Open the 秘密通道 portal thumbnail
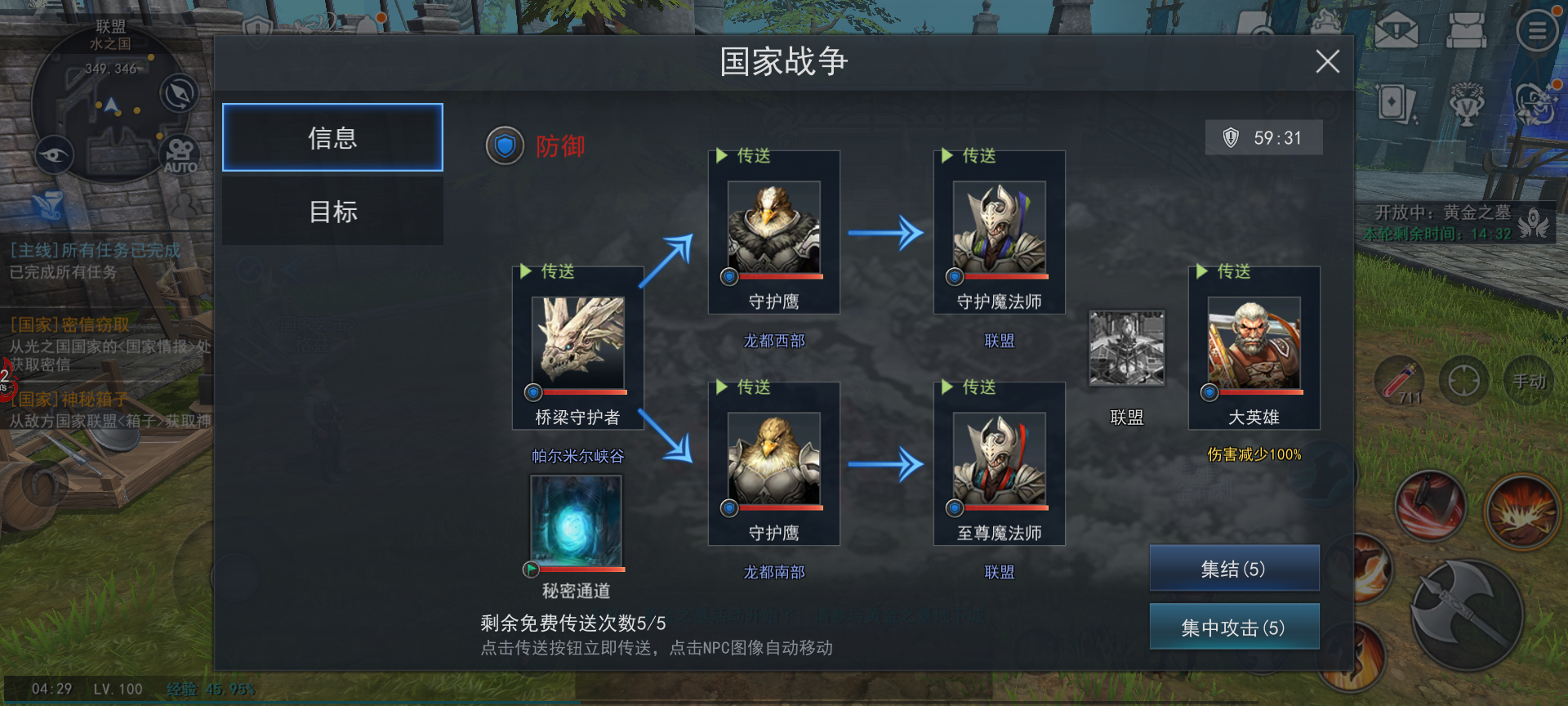The image size is (1568, 706). [x=575, y=521]
